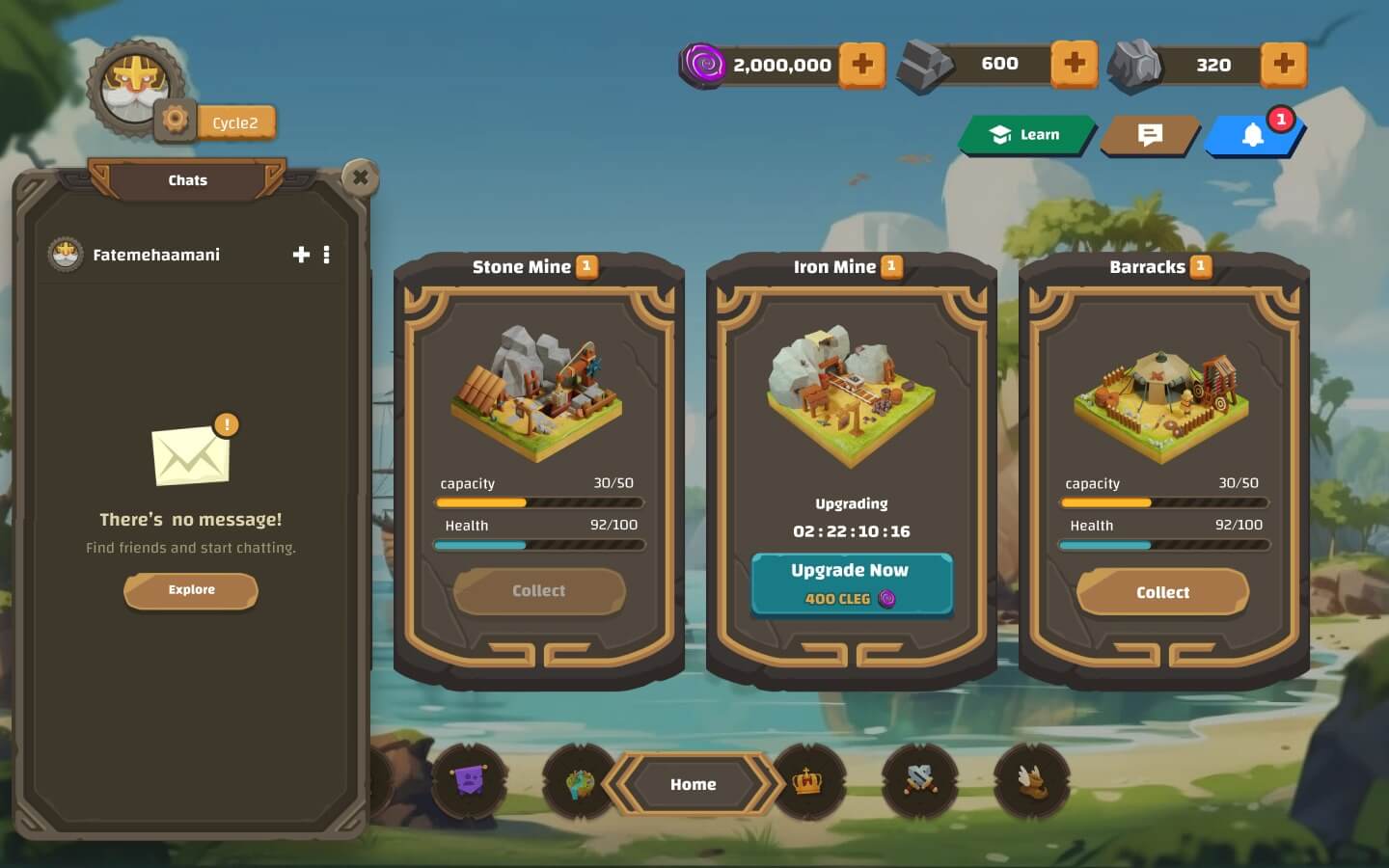Add more iron with the plus button
Viewport: 1389px width, 868px height.
[x=1074, y=64]
